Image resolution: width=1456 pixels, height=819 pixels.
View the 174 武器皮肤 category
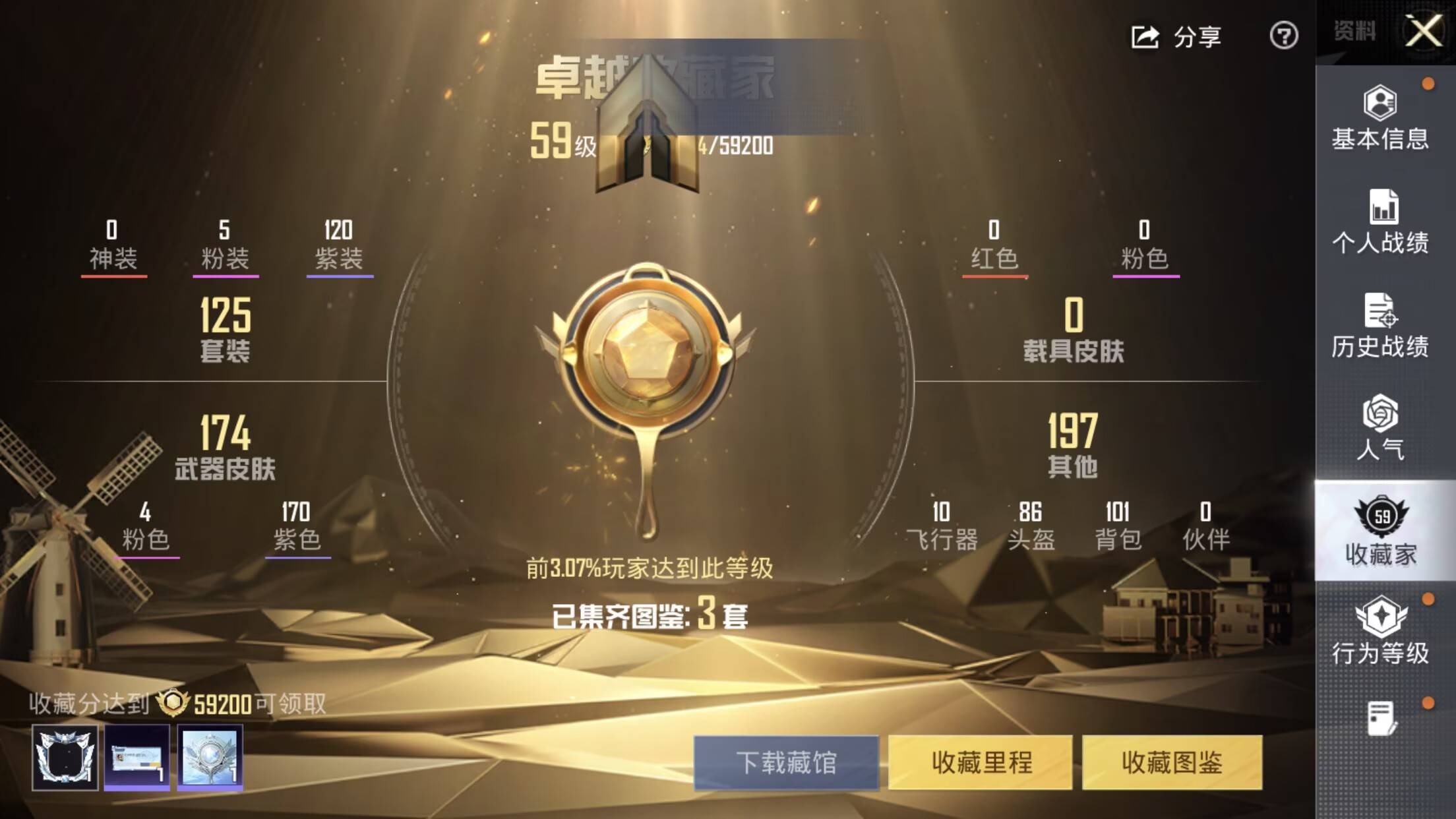point(226,446)
